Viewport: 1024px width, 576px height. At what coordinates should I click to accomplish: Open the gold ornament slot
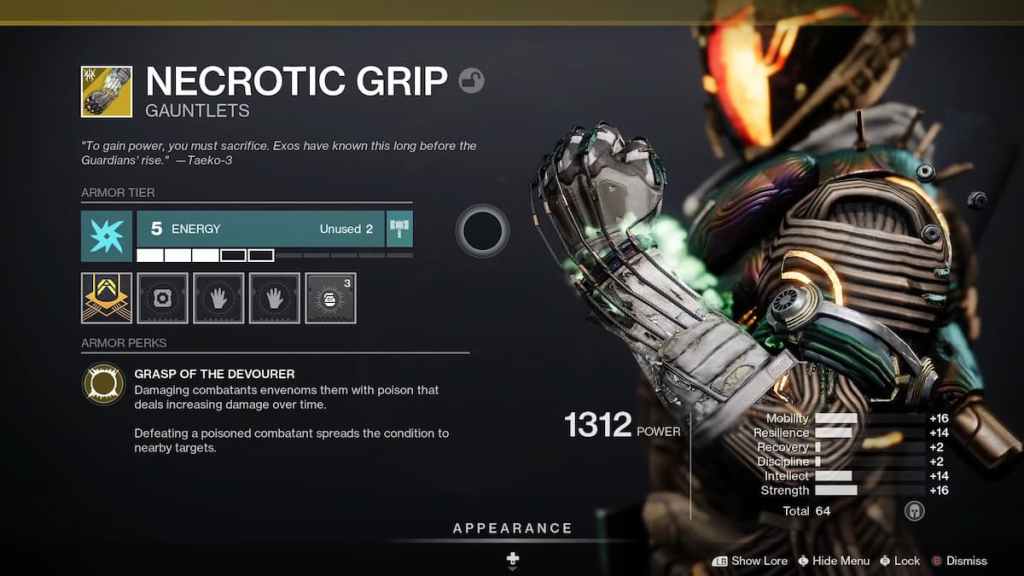coord(106,298)
